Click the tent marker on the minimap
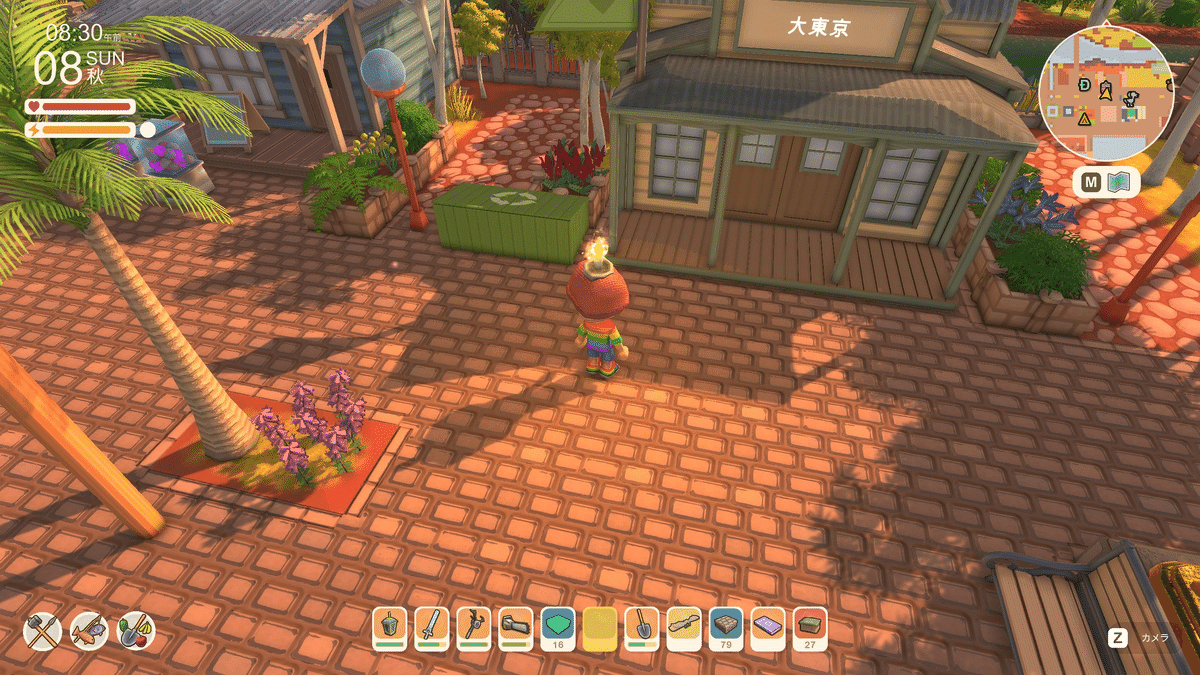The width and height of the screenshot is (1200, 675). (x=1084, y=118)
